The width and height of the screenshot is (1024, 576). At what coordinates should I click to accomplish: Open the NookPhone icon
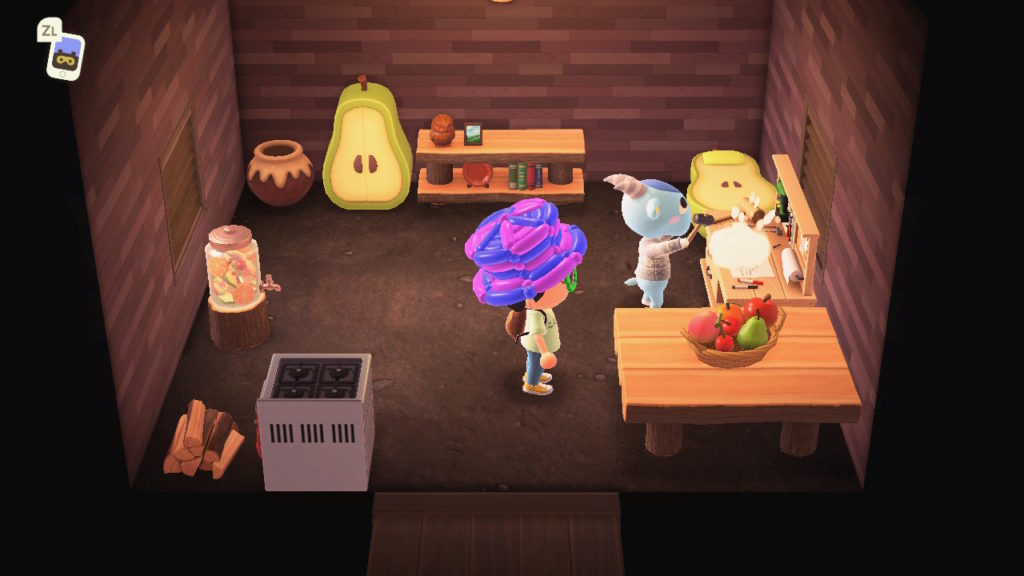(x=66, y=56)
